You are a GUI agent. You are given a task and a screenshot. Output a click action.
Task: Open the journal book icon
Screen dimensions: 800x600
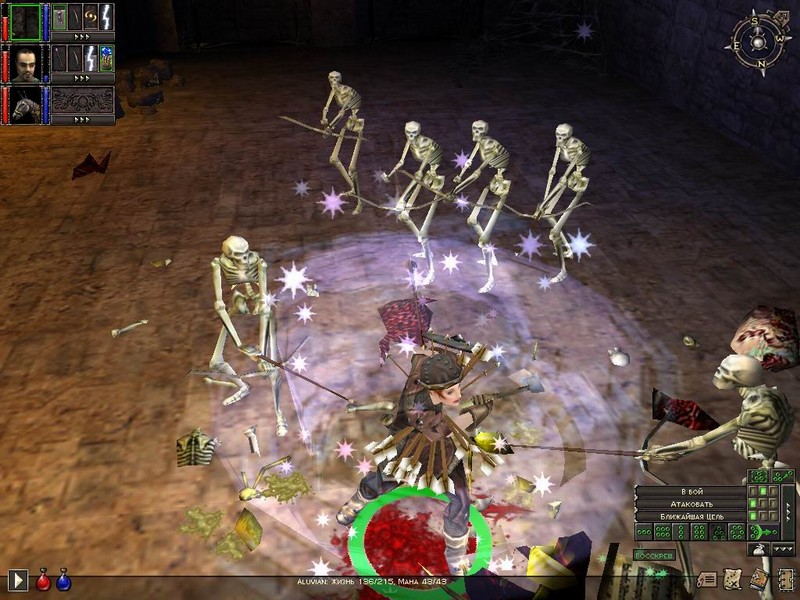[758, 578]
